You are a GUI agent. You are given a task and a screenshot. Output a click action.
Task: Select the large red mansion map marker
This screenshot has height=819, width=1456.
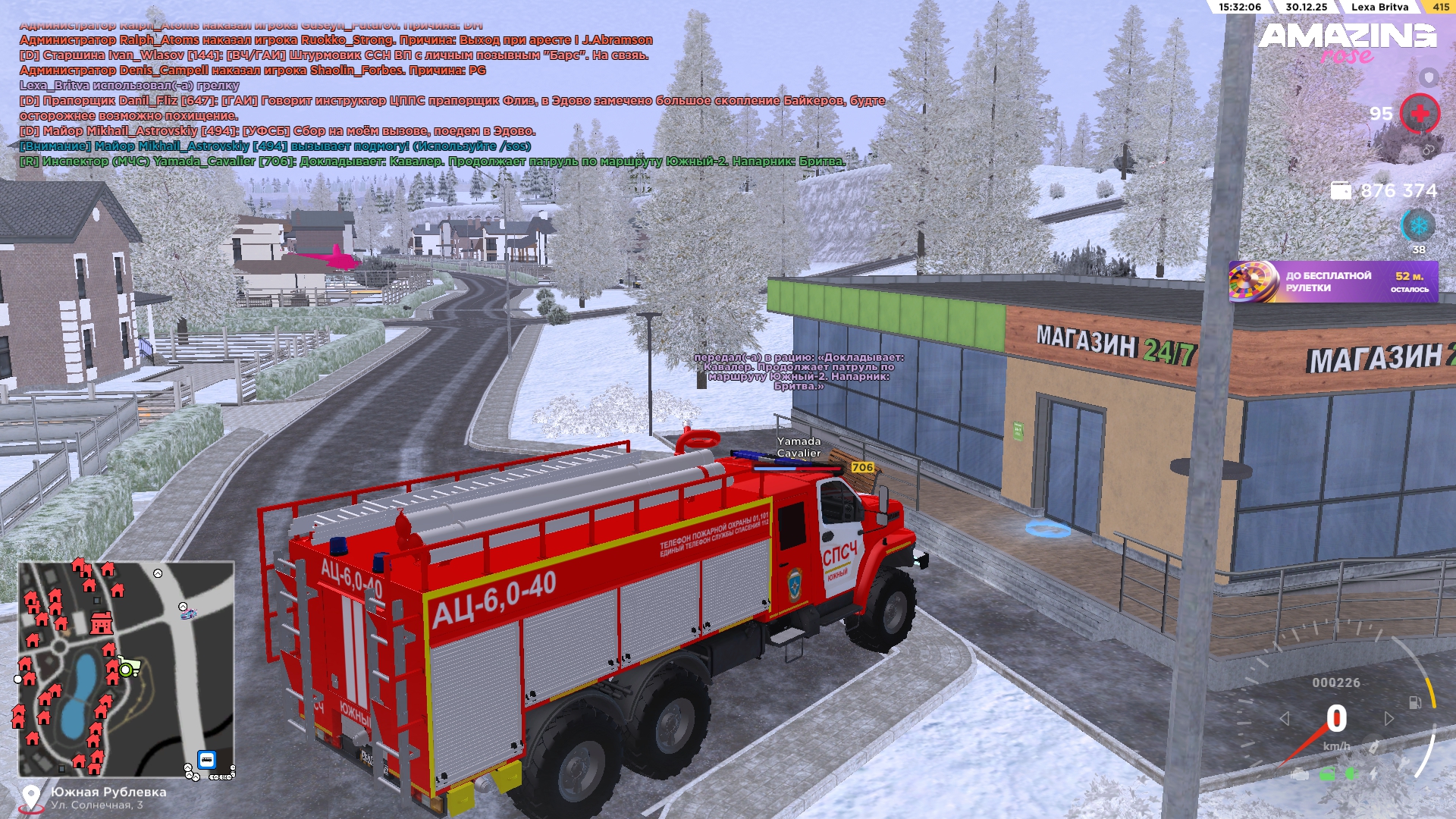101,623
